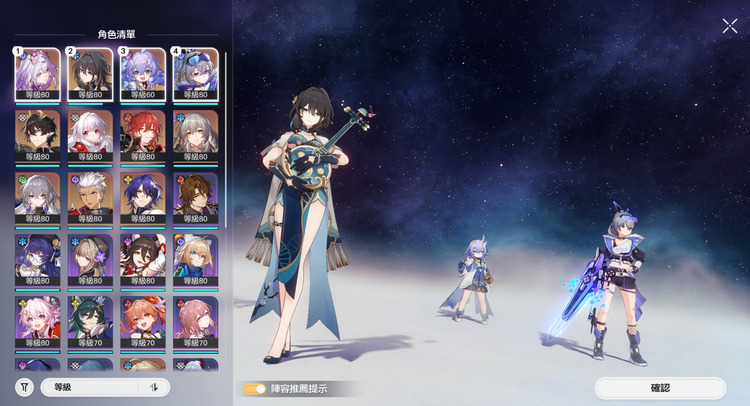This screenshot has width=750, height=406.
Task: Select the pink-haired level 80 character portrait
Action: pos(38,321)
